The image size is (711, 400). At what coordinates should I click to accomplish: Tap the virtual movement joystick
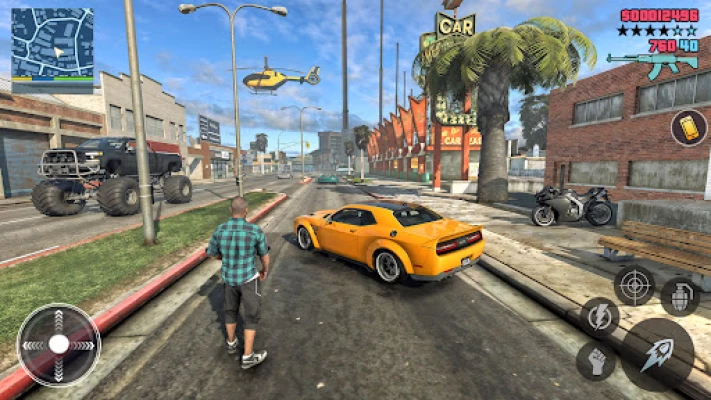pos(59,344)
